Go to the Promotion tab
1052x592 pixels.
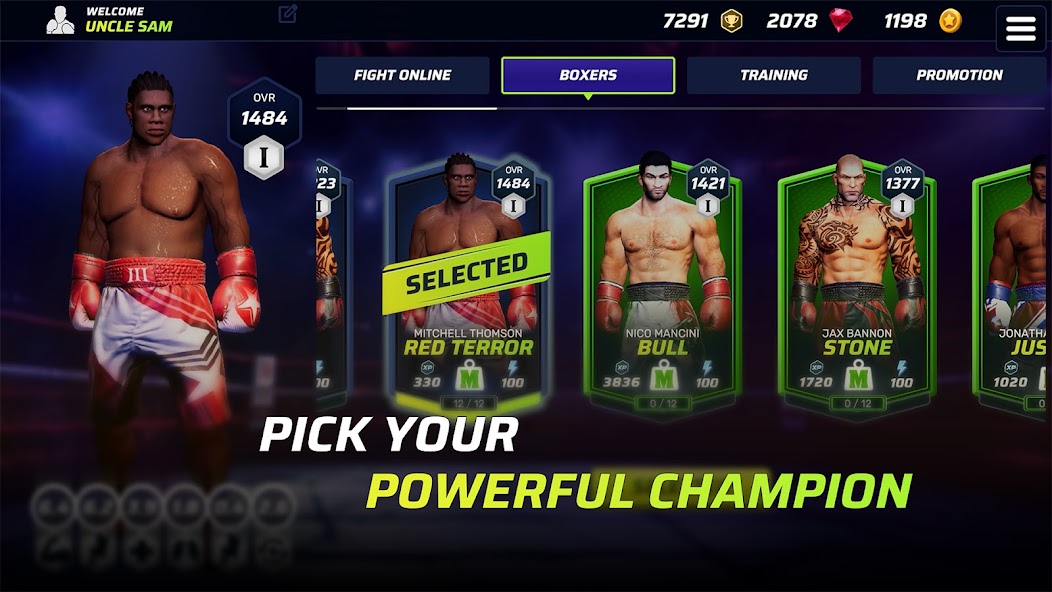[x=959, y=75]
